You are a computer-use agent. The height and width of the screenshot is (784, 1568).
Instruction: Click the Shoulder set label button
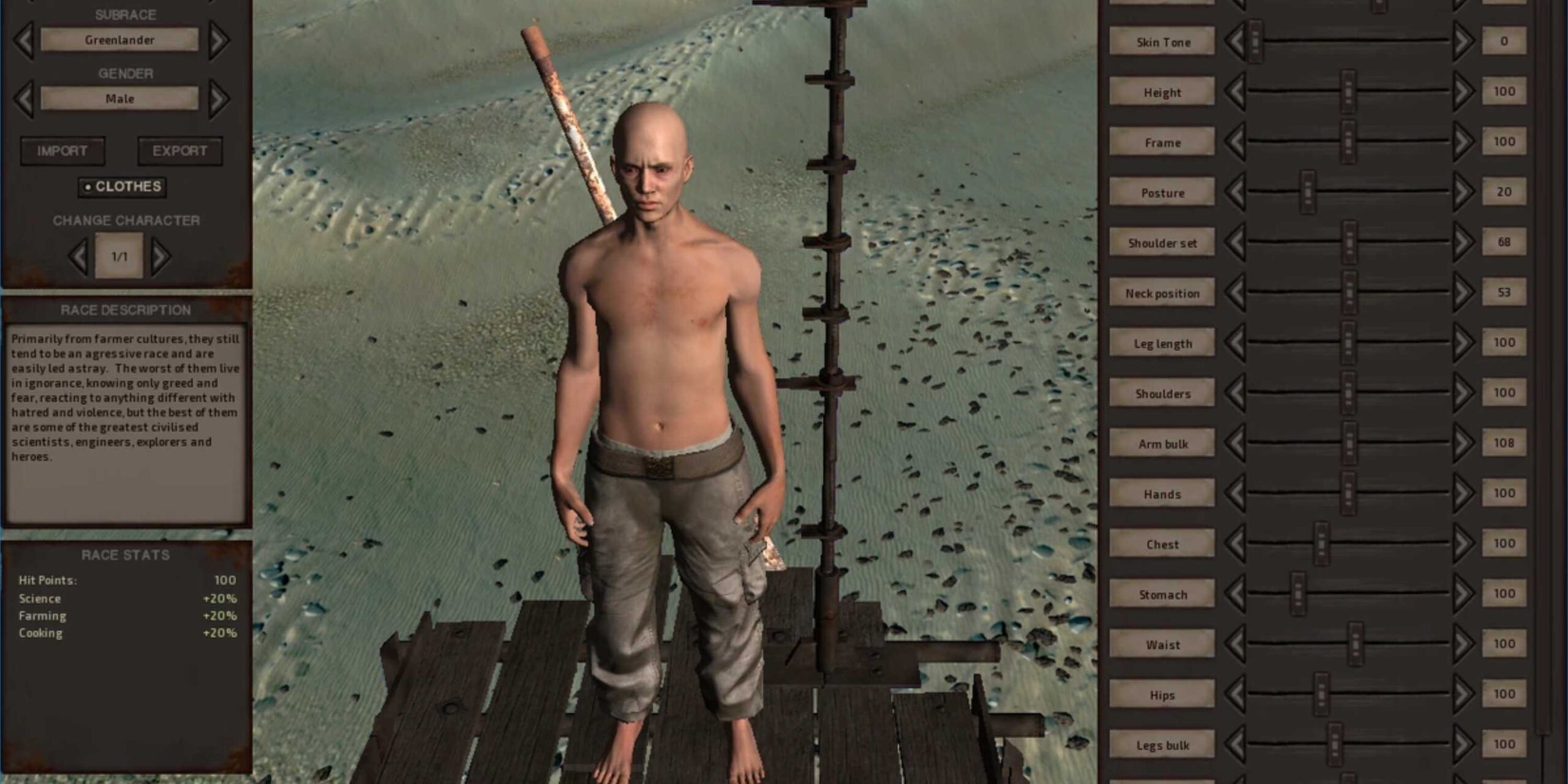[x=1161, y=243]
